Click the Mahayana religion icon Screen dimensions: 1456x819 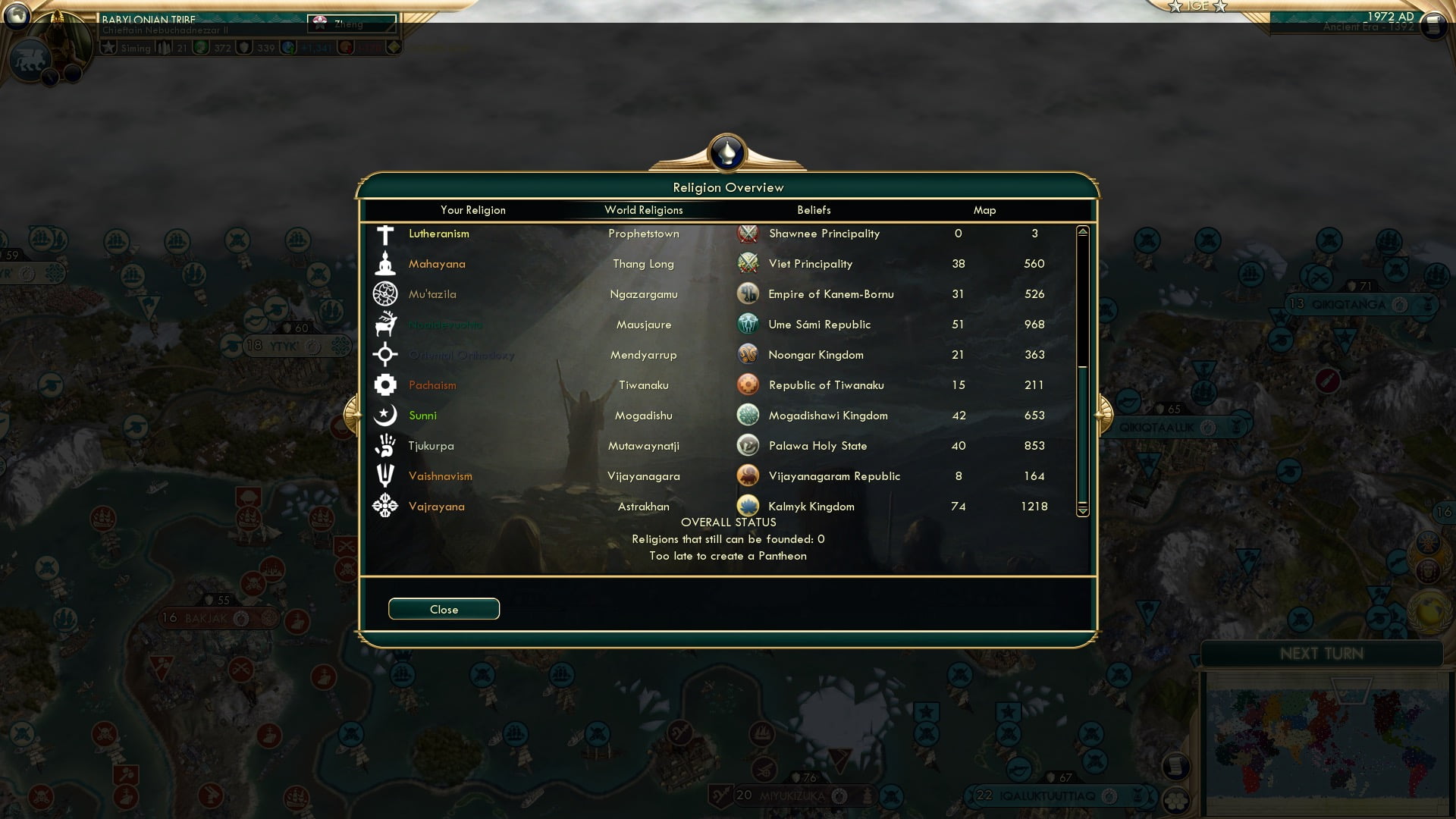click(385, 264)
